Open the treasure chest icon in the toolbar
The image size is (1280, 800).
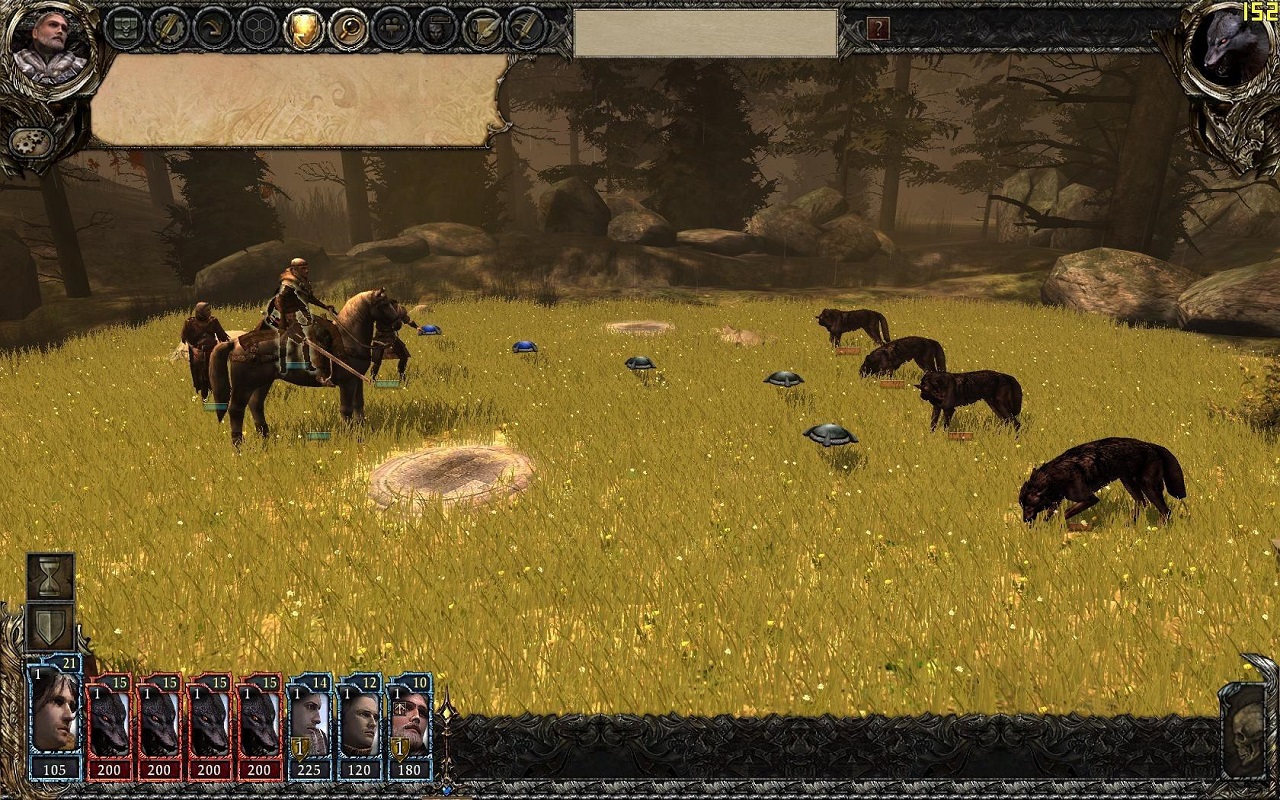tap(125, 28)
